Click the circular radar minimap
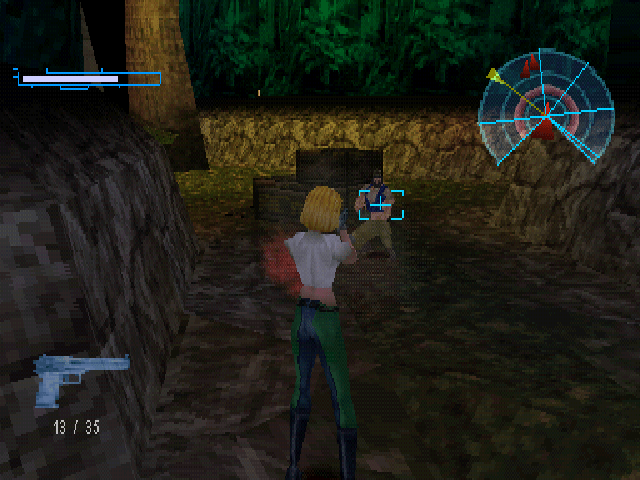 click(544, 108)
